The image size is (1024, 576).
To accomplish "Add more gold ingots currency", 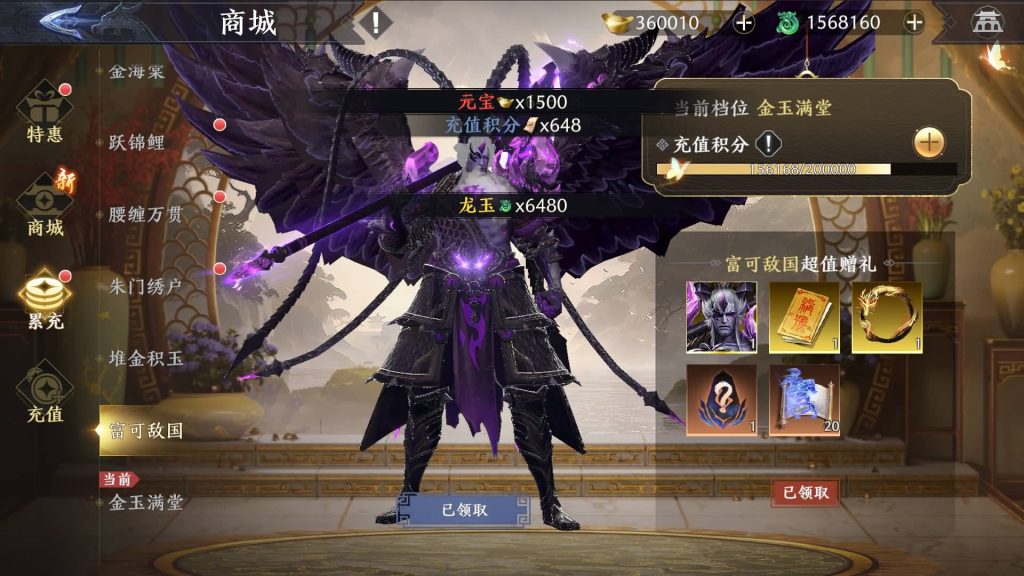I will pyautogui.click(x=744, y=23).
